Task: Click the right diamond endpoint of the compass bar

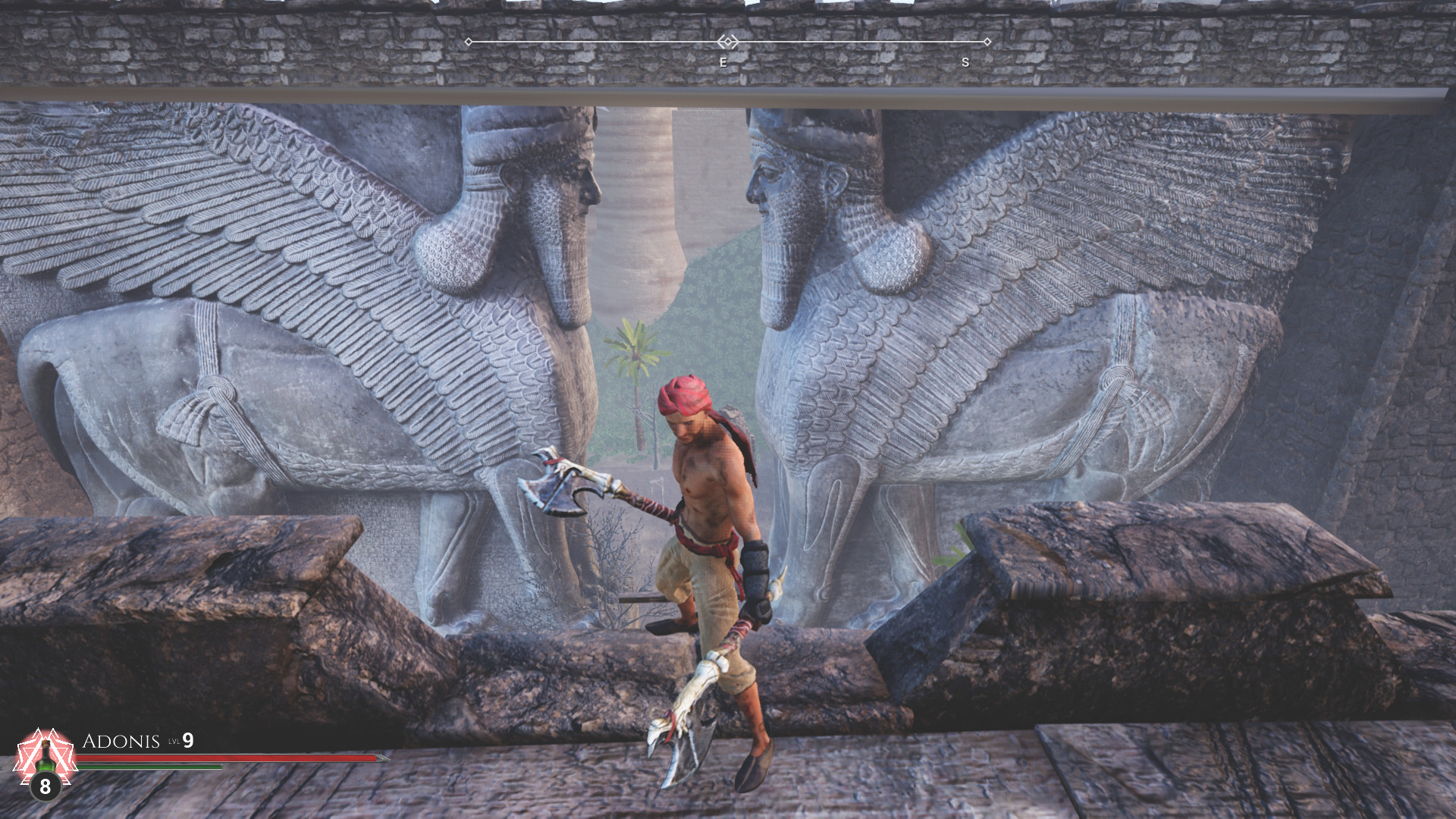Action: point(988,42)
